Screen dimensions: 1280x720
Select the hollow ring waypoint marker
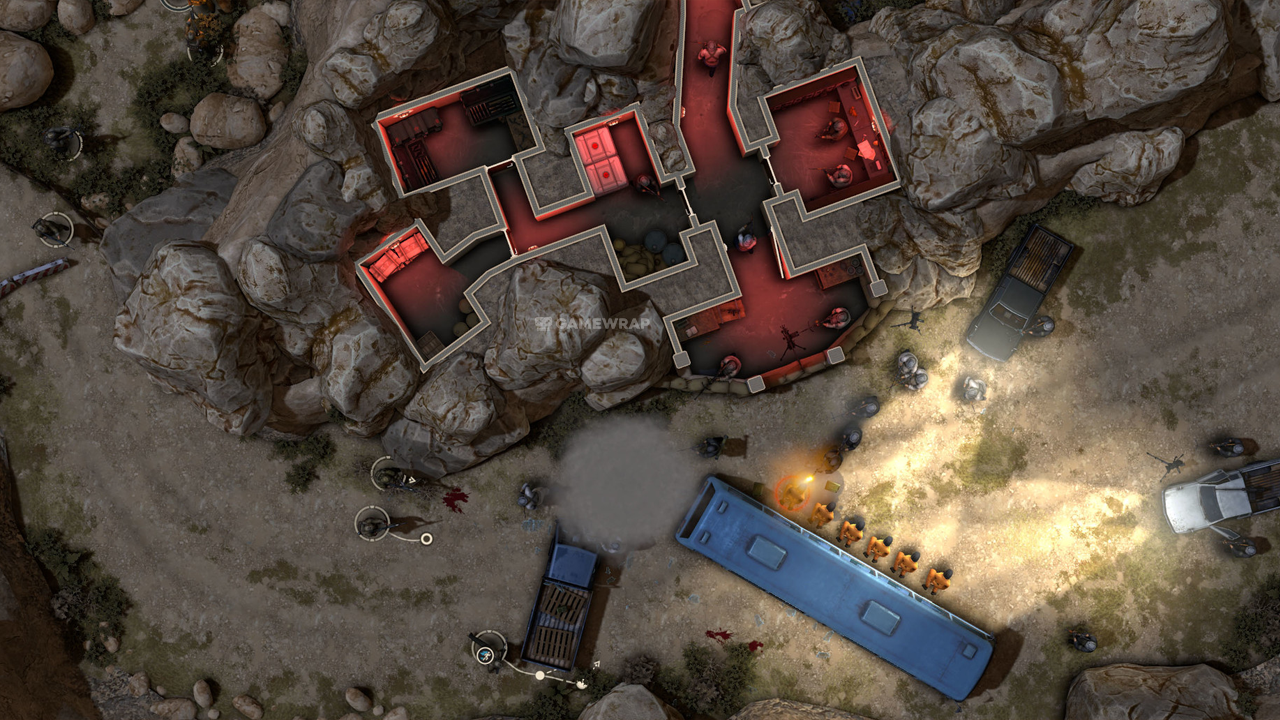click(426, 540)
